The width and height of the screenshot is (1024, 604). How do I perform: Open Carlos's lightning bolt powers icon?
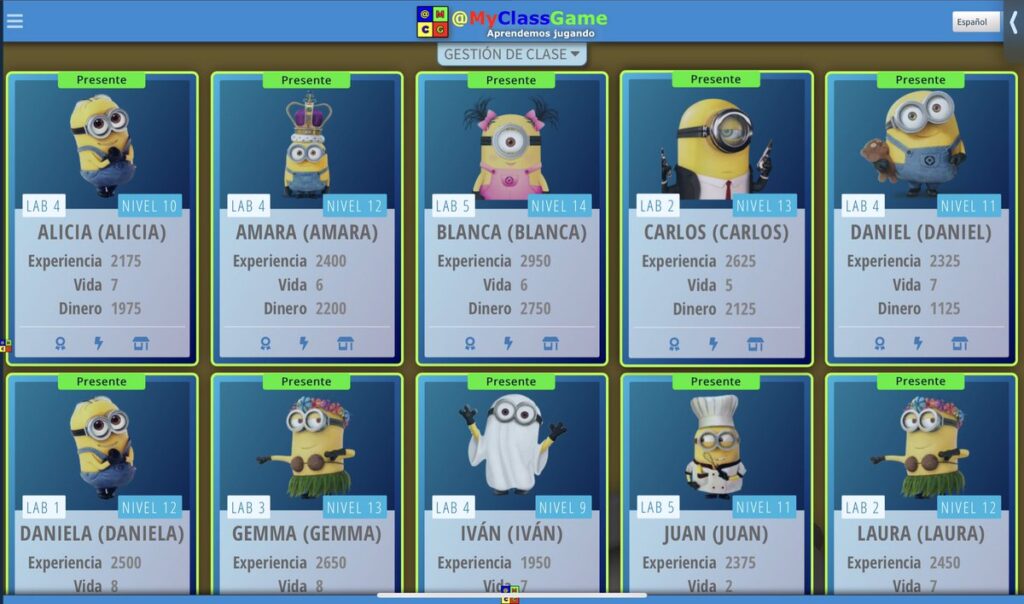click(713, 344)
